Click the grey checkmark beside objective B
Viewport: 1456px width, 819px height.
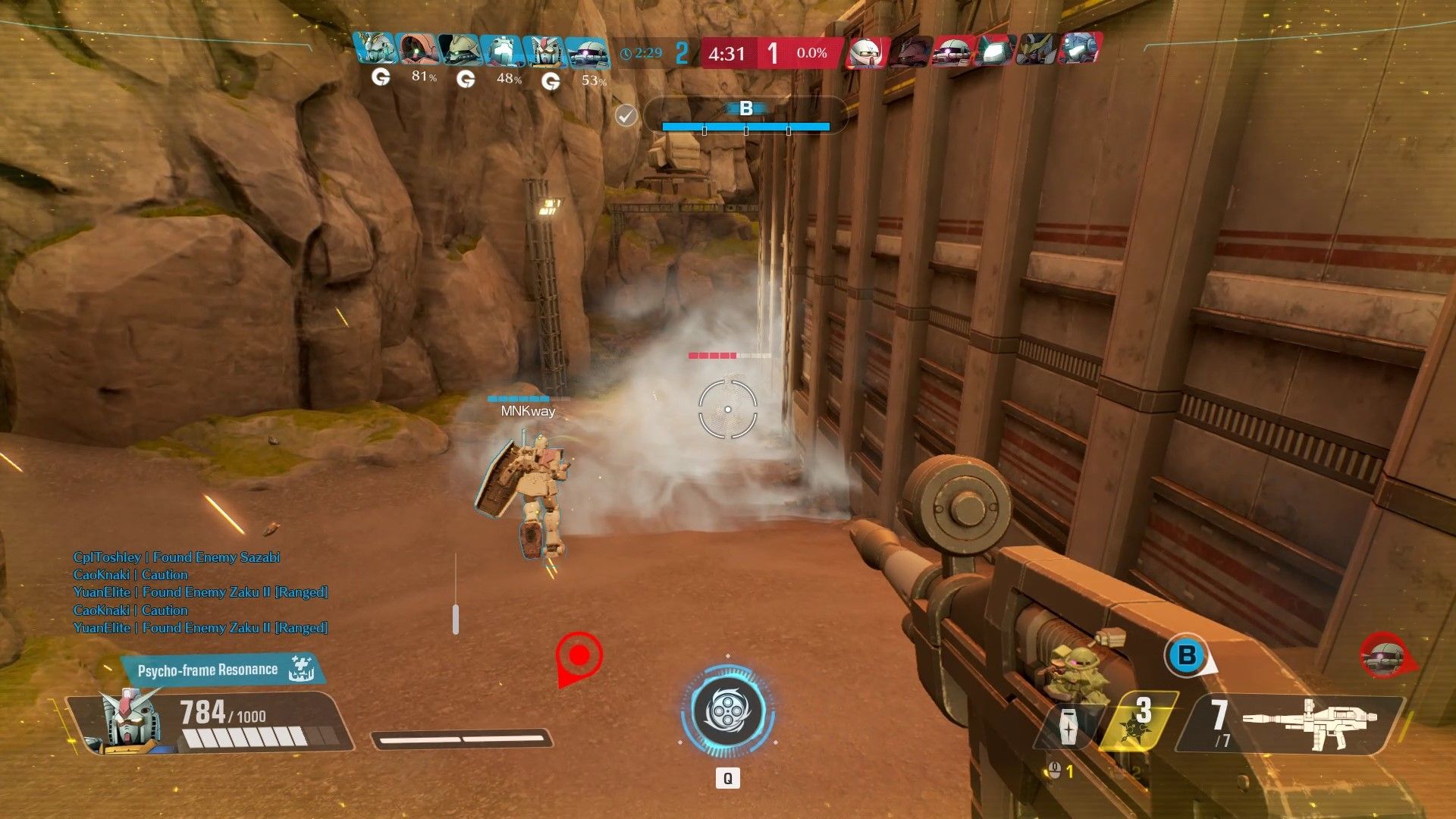pyautogui.click(x=626, y=116)
